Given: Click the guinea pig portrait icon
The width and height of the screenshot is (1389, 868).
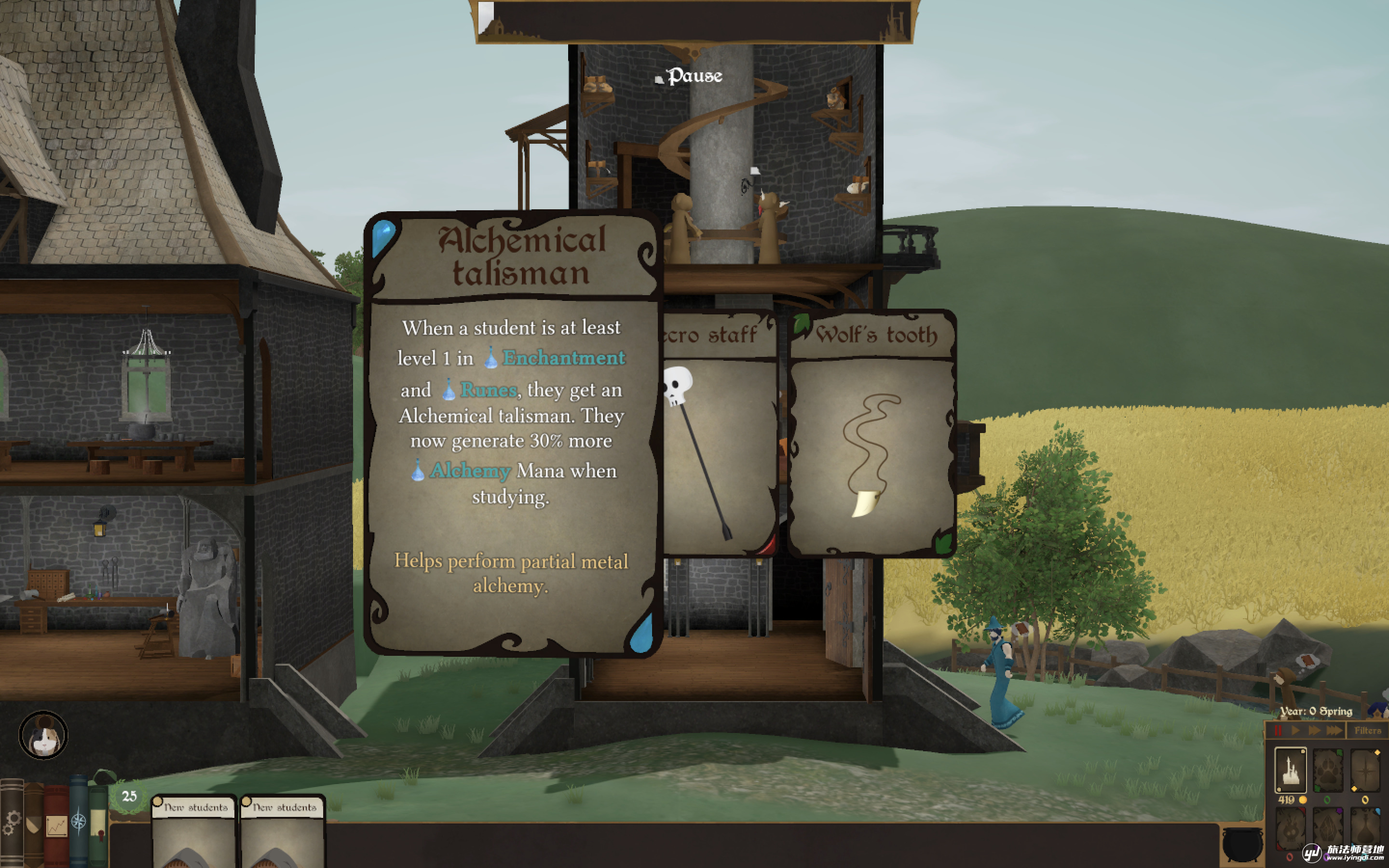Looking at the screenshot, I should click(43, 735).
